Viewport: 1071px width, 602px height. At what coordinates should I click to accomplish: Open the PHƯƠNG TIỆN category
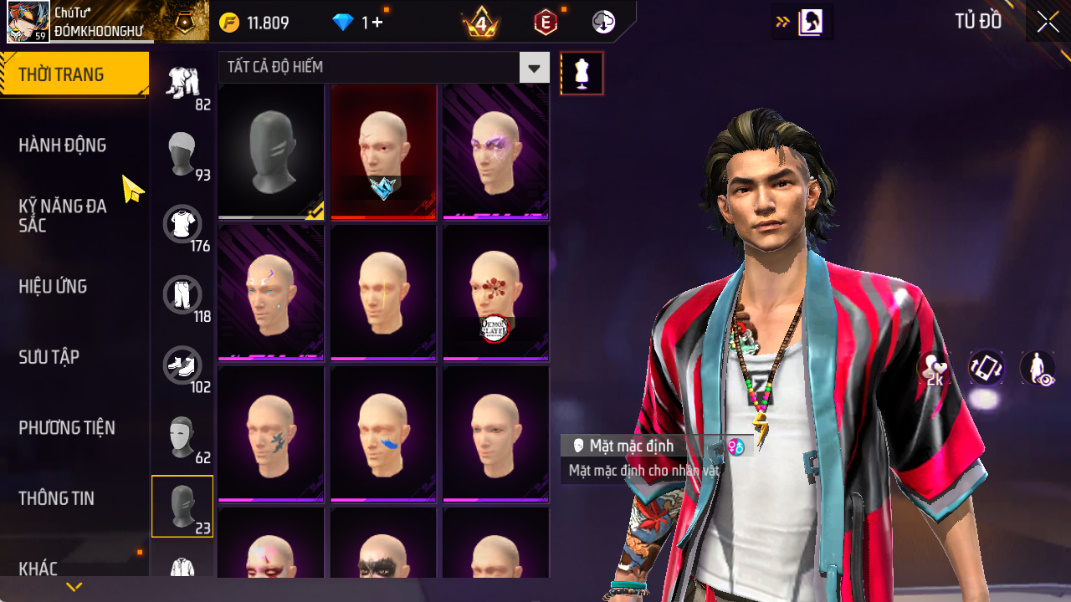click(x=67, y=428)
